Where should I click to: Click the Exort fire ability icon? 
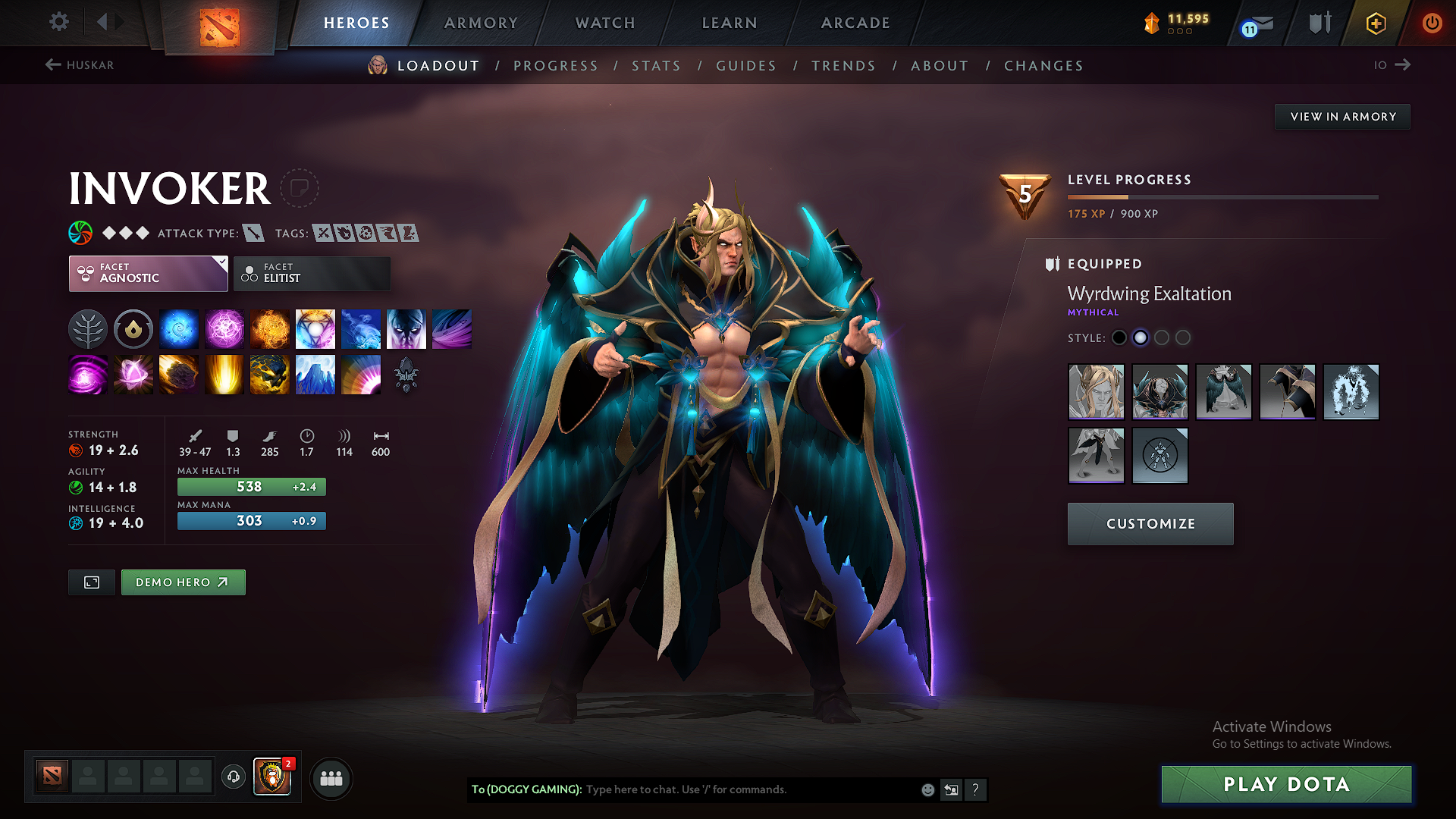(269, 328)
